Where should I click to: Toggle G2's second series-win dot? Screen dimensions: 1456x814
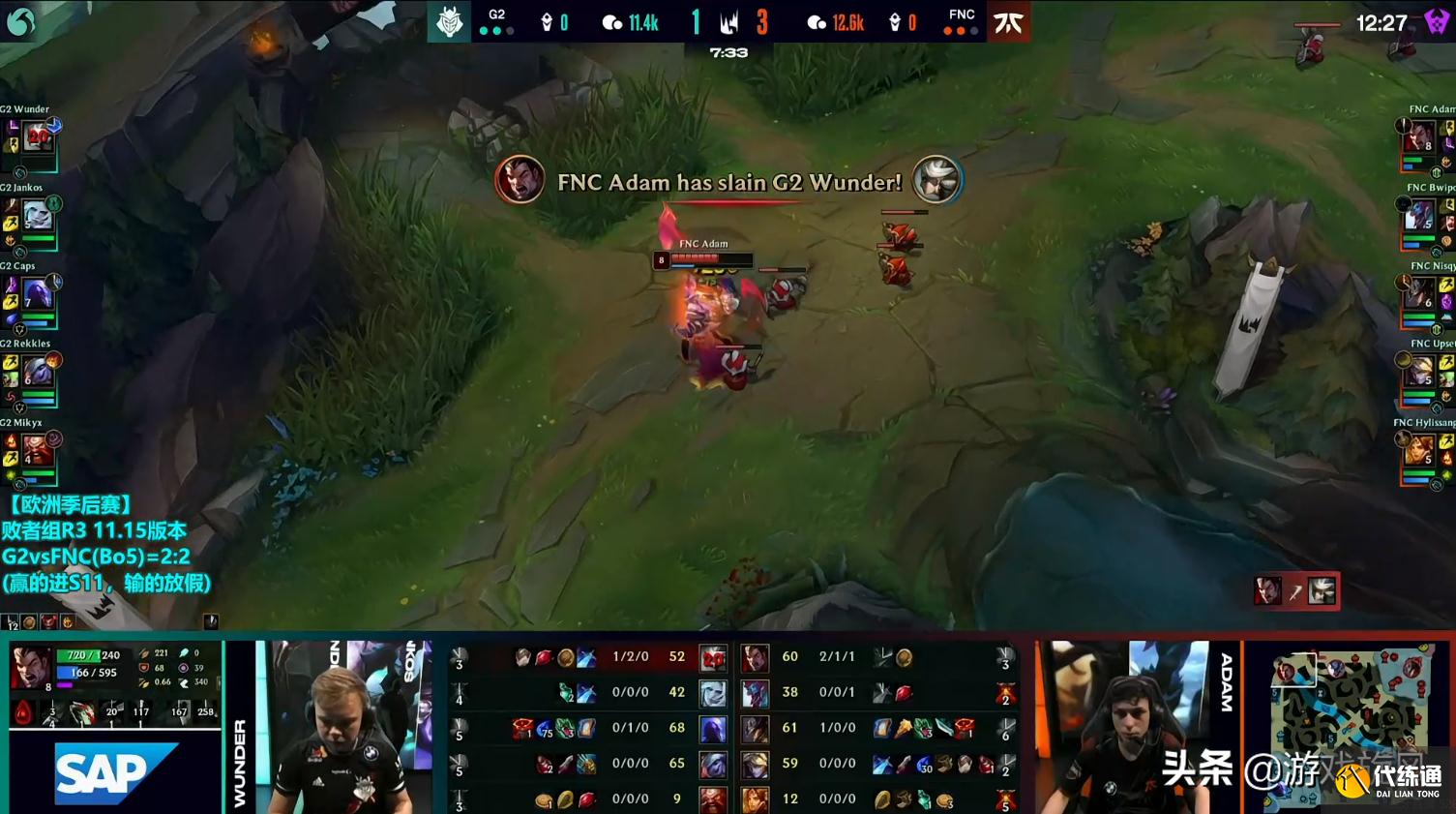tap(496, 29)
